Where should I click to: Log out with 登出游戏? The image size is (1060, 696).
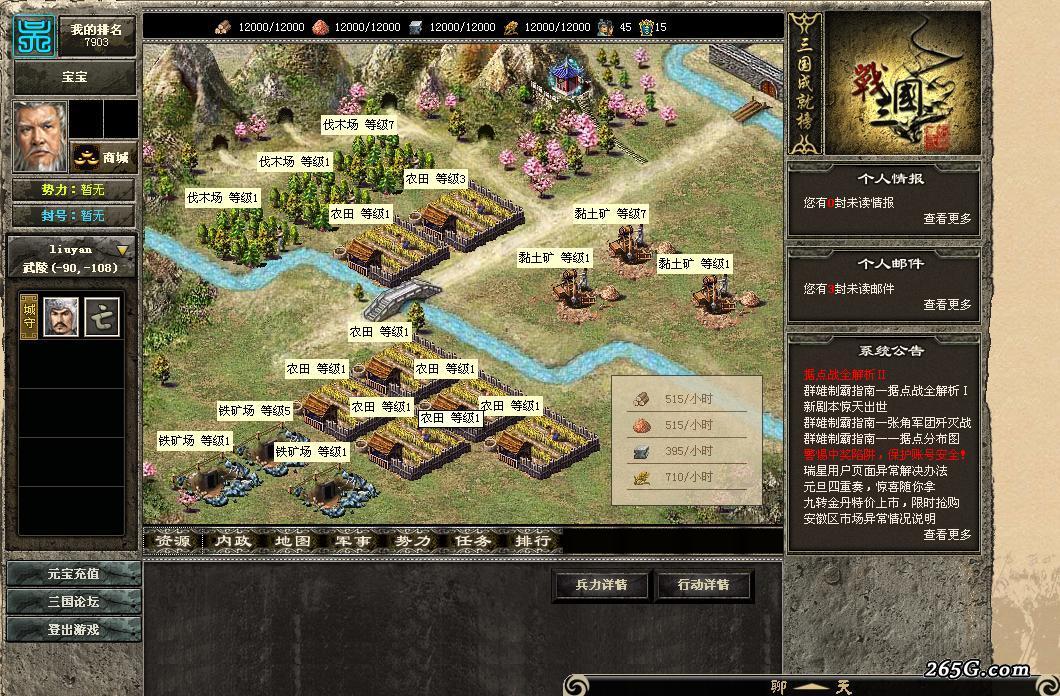74,630
